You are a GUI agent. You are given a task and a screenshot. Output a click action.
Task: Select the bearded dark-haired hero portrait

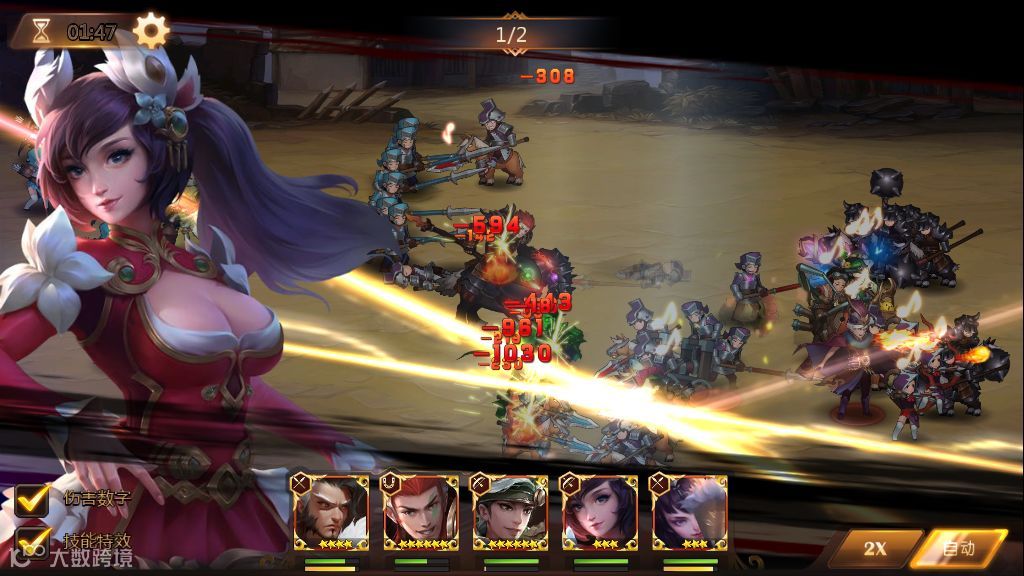click(329, 513)
